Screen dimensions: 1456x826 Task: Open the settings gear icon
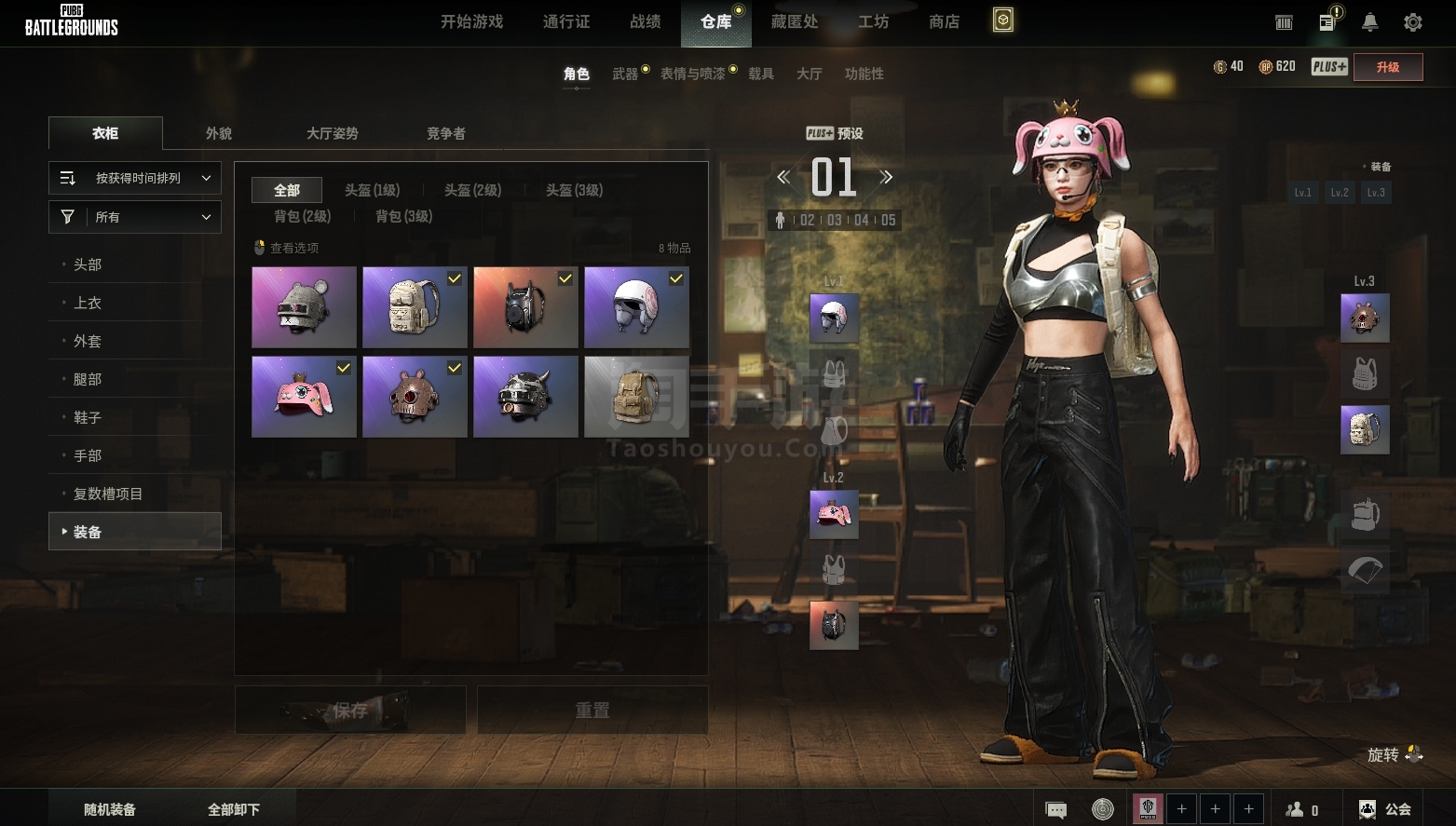[1412, 22]
